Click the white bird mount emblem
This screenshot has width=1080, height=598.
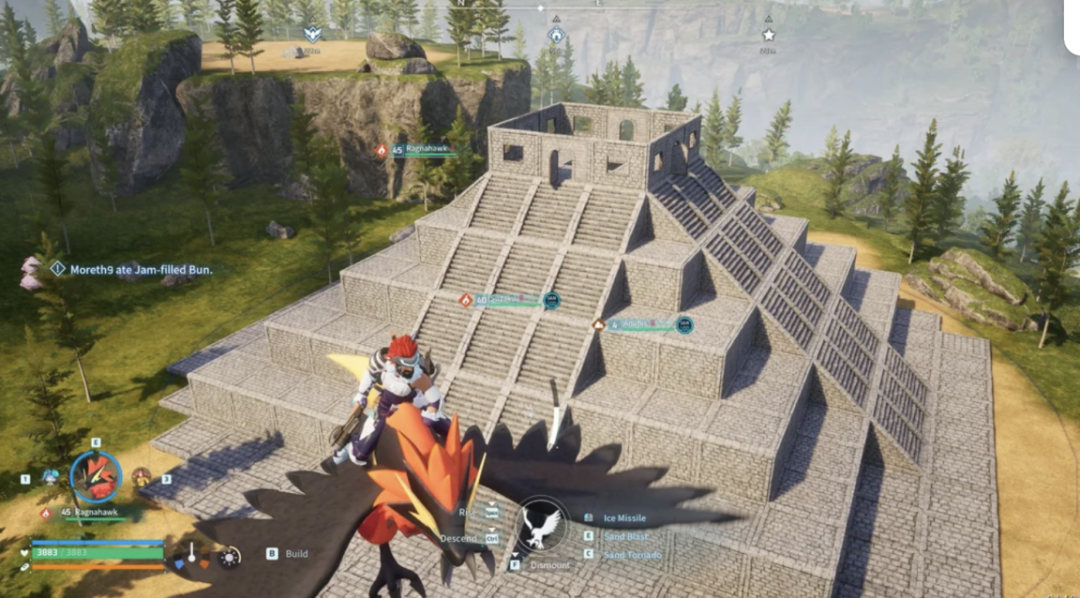541,526
